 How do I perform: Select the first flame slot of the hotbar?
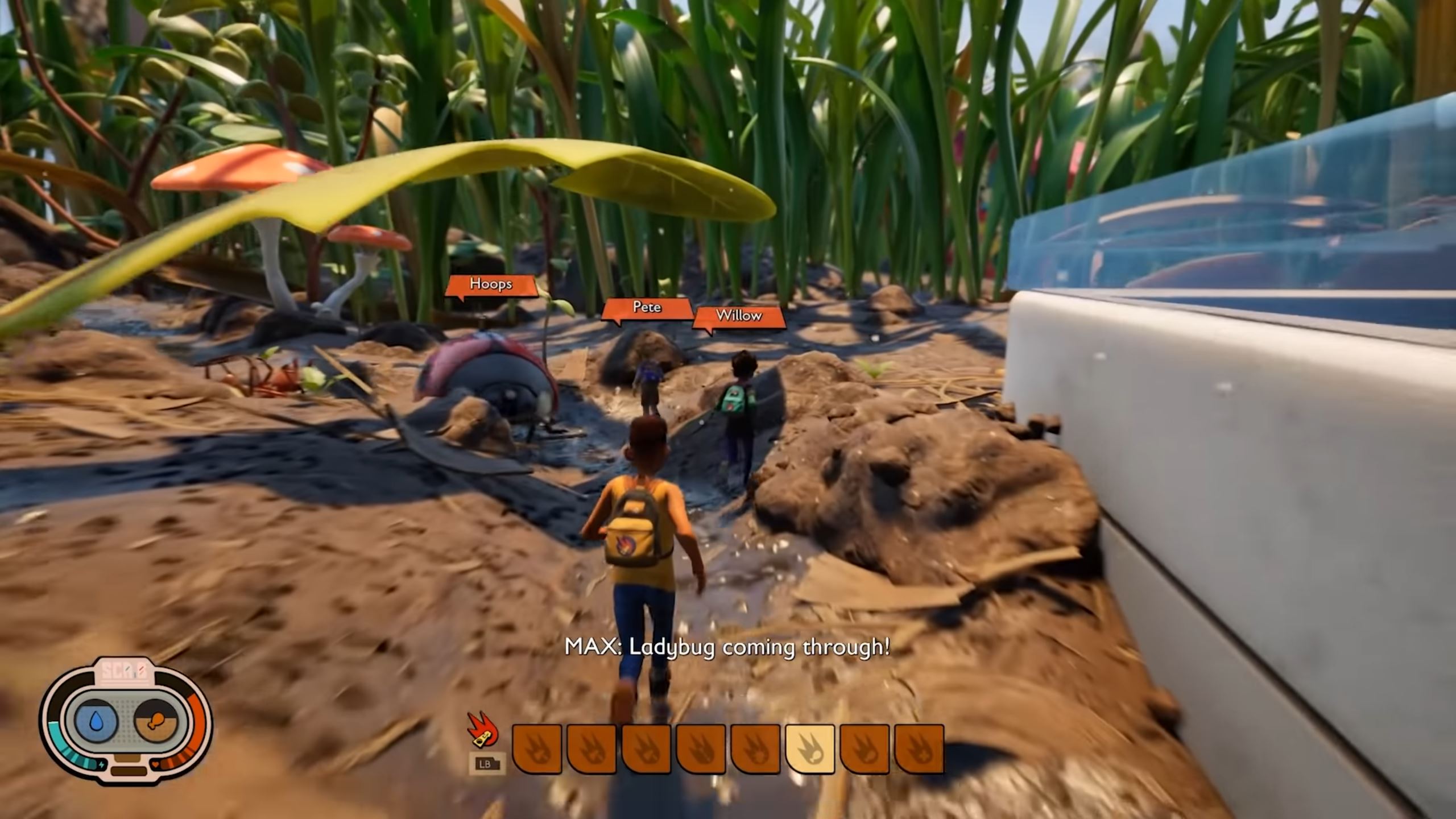536,751
